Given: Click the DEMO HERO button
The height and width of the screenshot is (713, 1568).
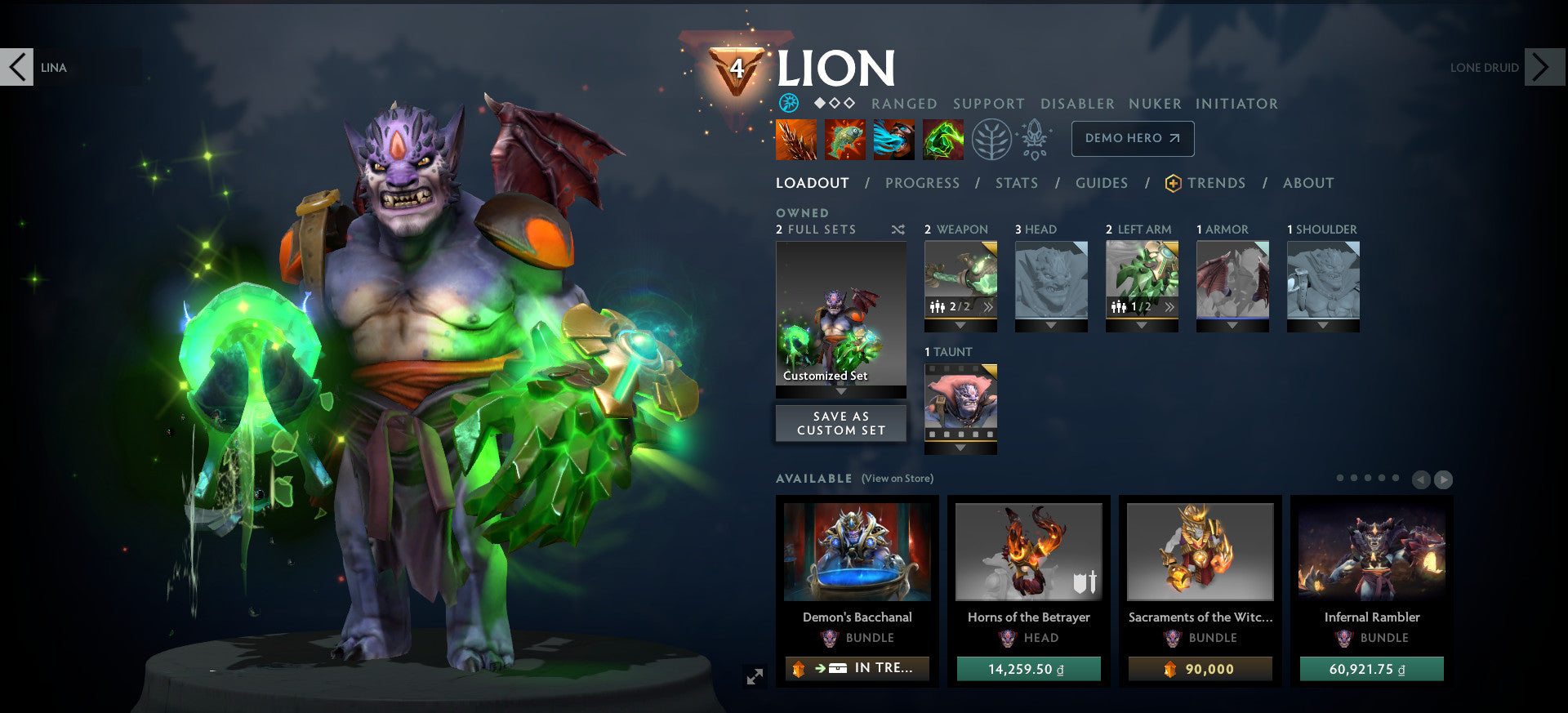Looking at the screenshot, I should (1132, 139).
